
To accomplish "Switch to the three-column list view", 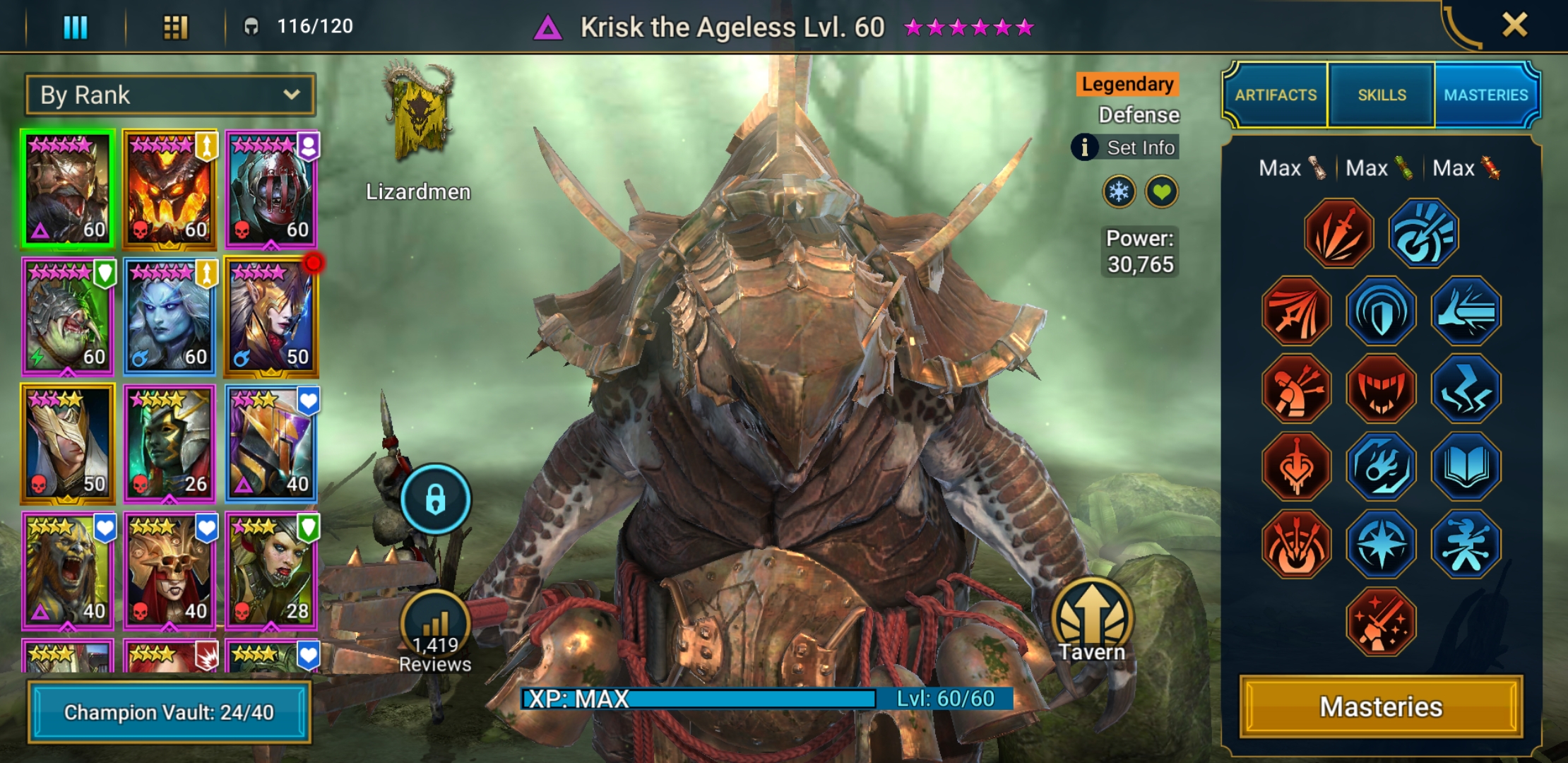I will (76, 27).
